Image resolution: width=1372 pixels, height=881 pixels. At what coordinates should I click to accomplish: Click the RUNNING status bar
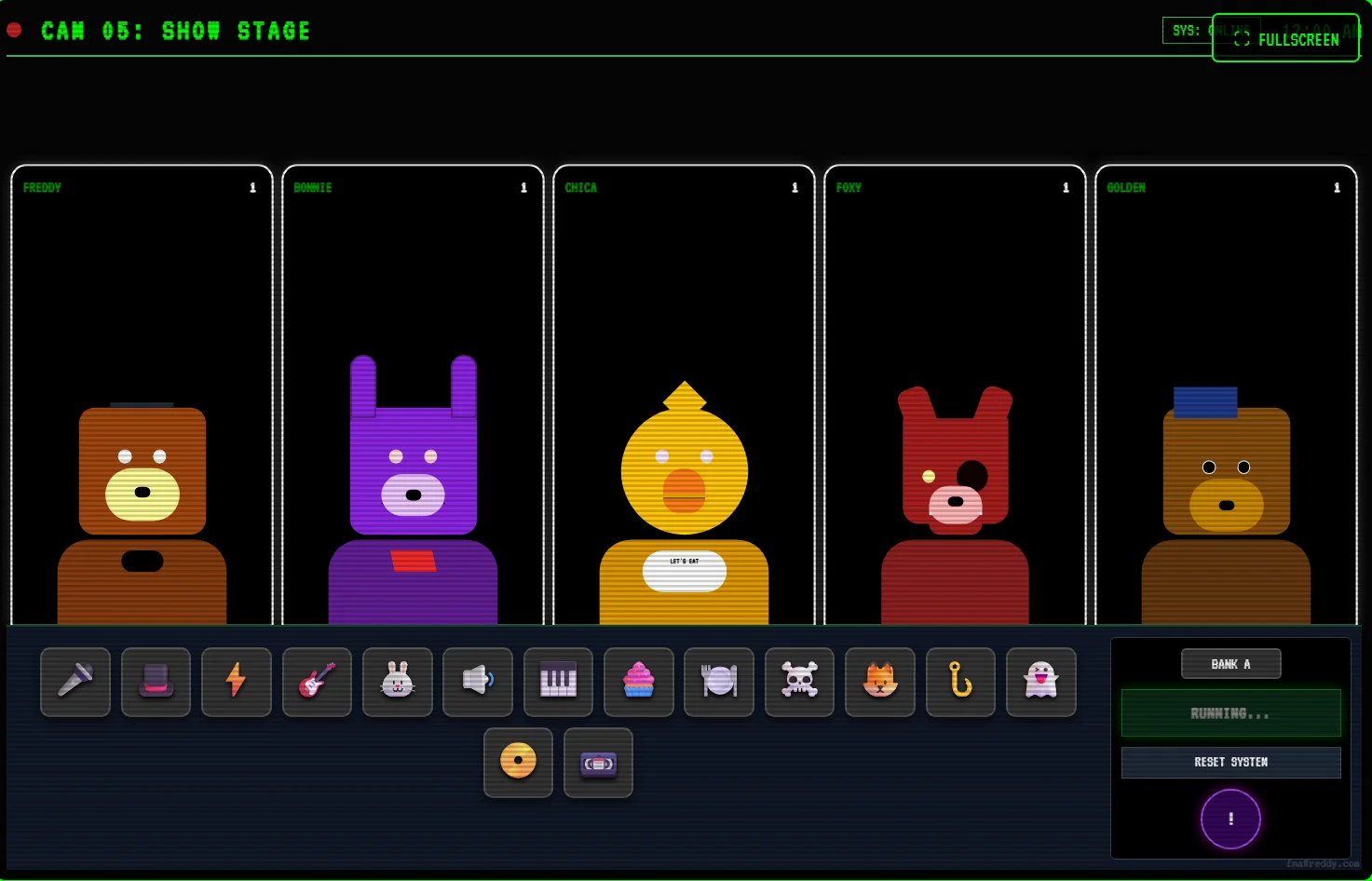pos(1230,712)
